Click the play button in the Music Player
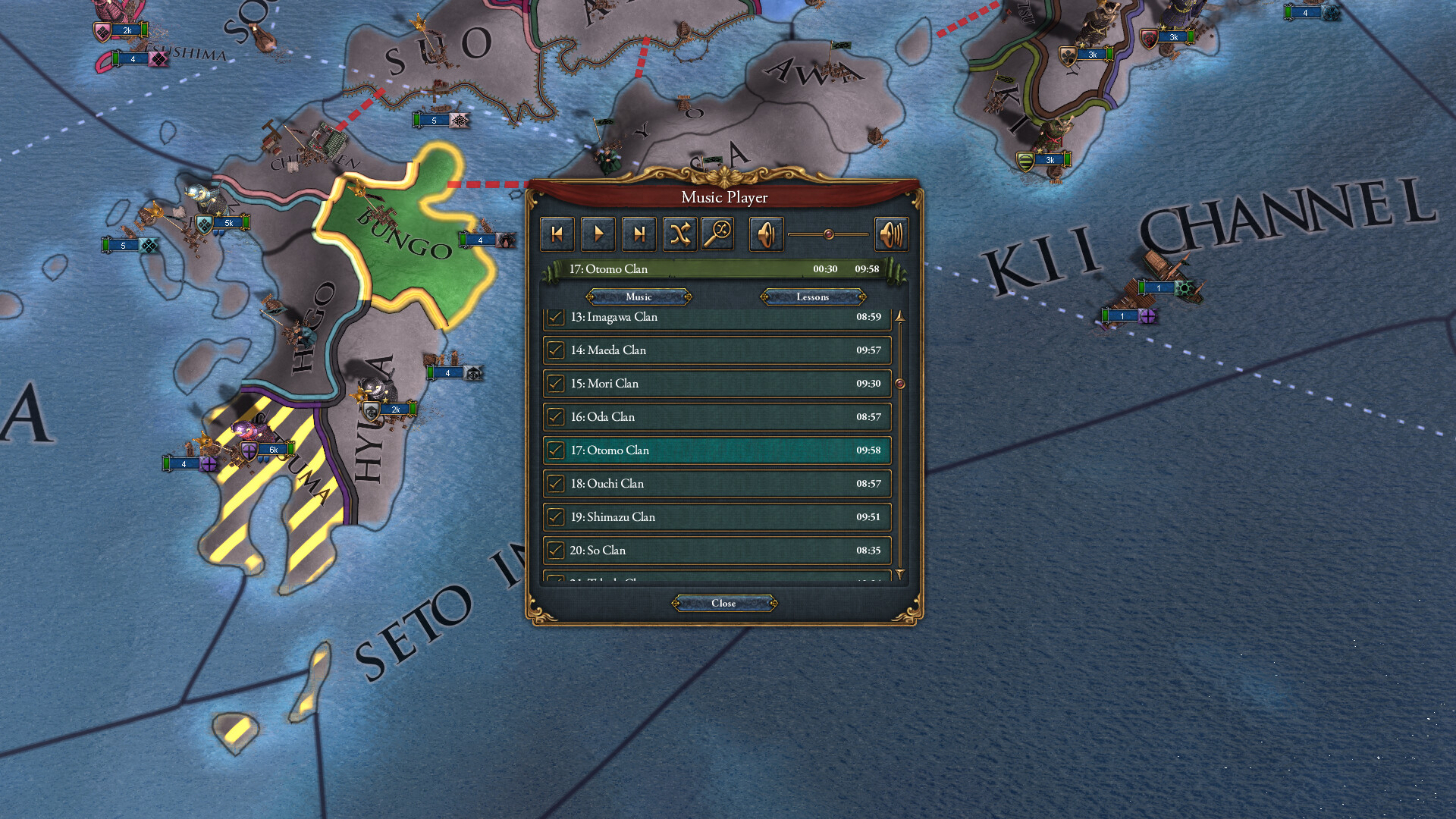The height and width of the screenshot is (819, 1456). [598, 234]
